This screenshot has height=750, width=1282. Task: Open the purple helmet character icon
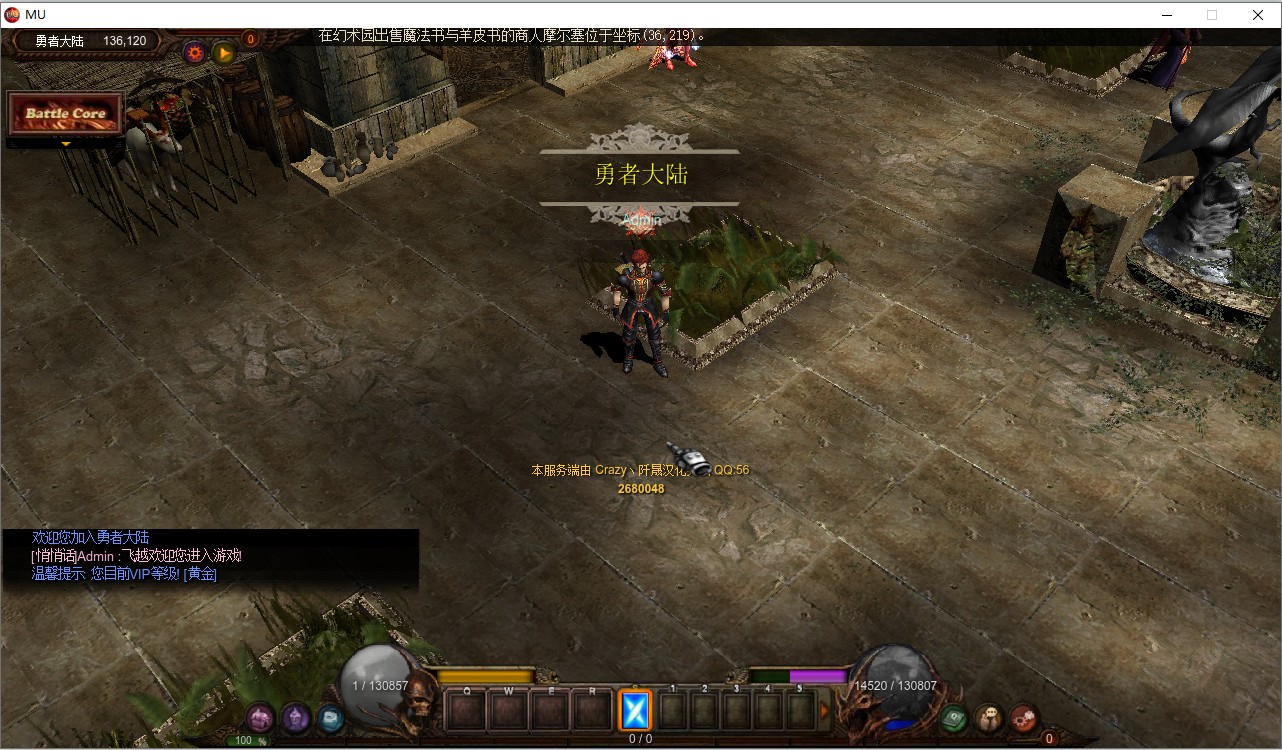tap(295, 717)
